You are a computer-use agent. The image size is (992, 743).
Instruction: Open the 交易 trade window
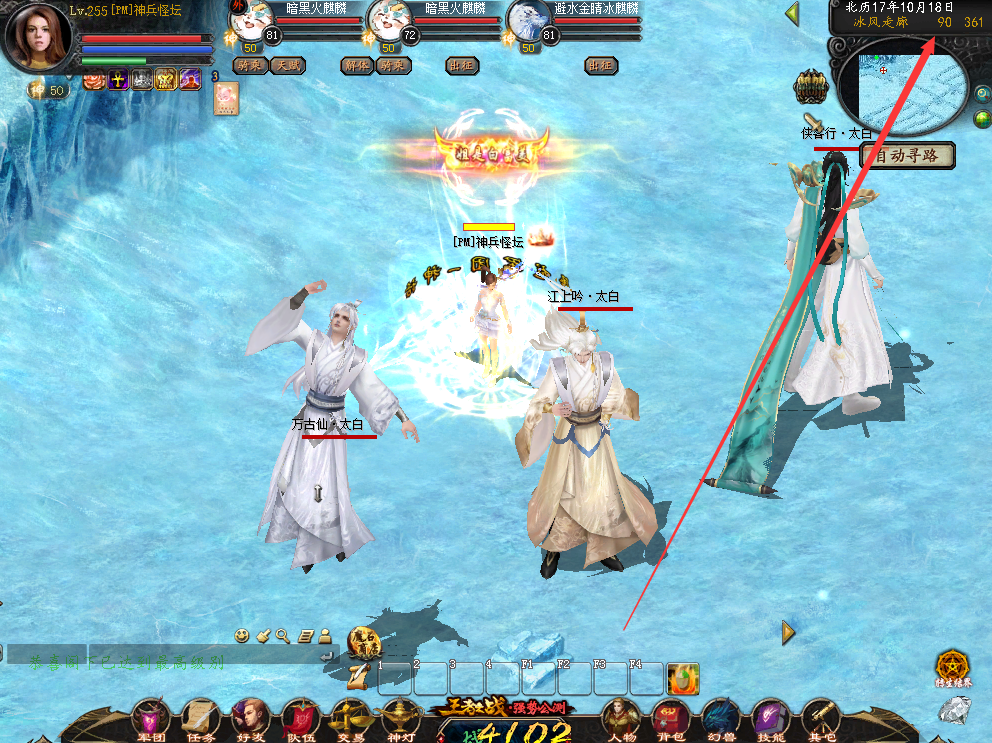coord(349,717)
